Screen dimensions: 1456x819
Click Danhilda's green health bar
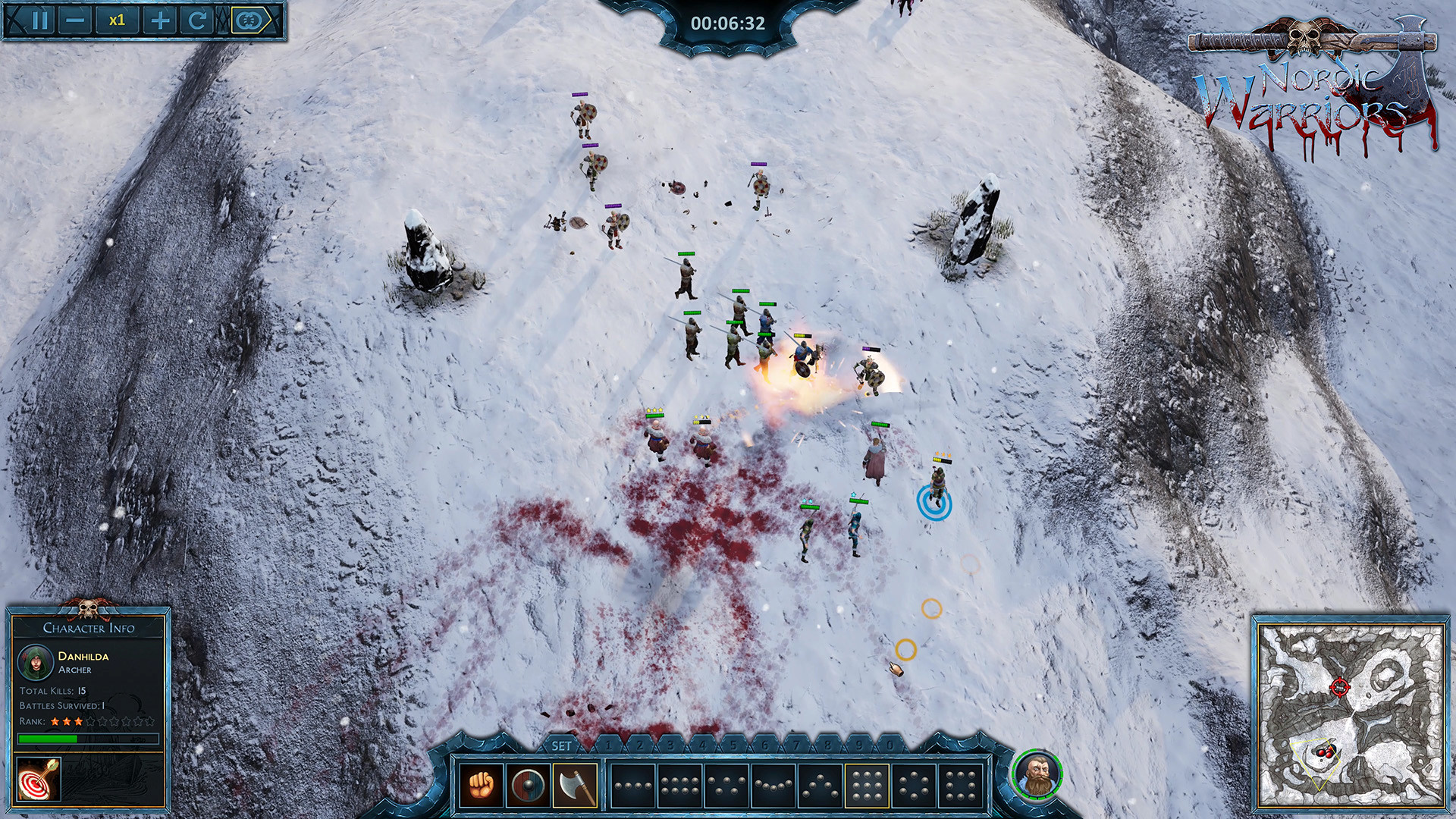pos(47,739)
